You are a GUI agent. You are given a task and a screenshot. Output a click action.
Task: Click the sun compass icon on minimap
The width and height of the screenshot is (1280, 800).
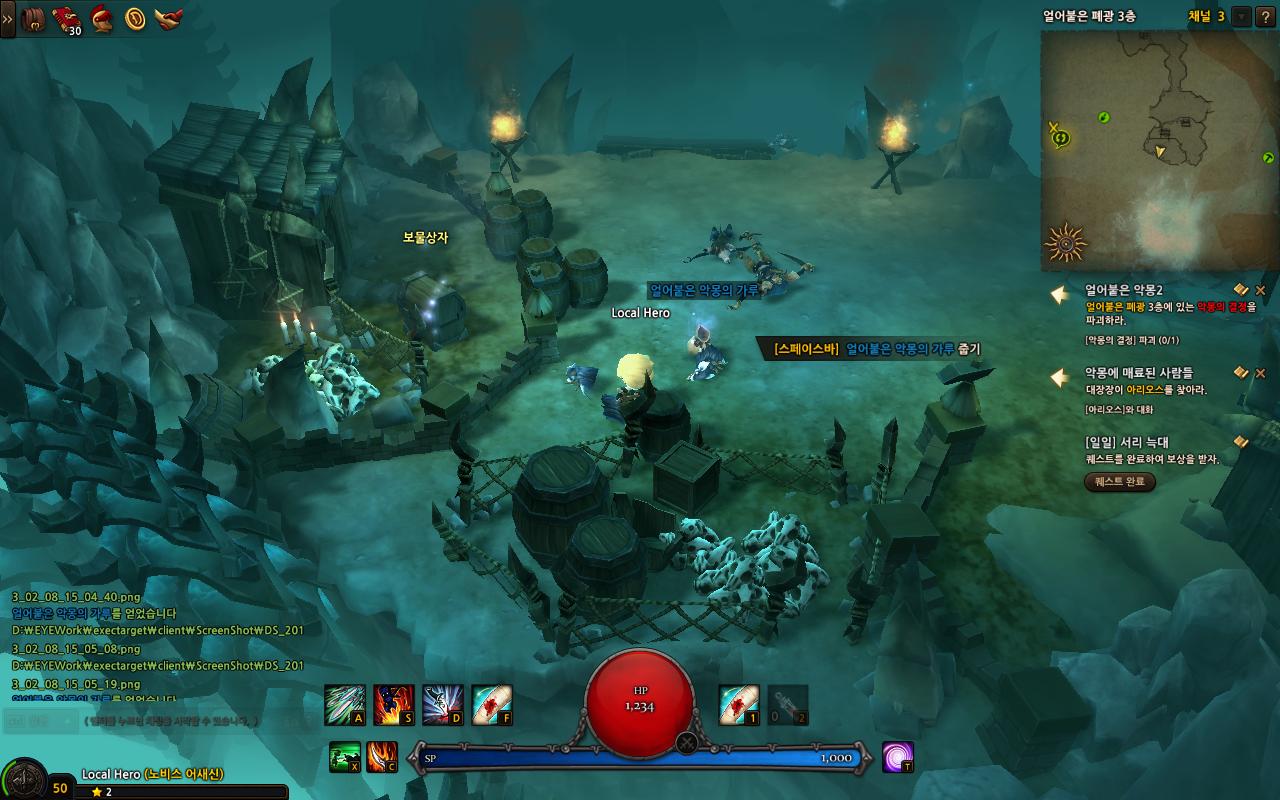click(x=1065, y=242)
